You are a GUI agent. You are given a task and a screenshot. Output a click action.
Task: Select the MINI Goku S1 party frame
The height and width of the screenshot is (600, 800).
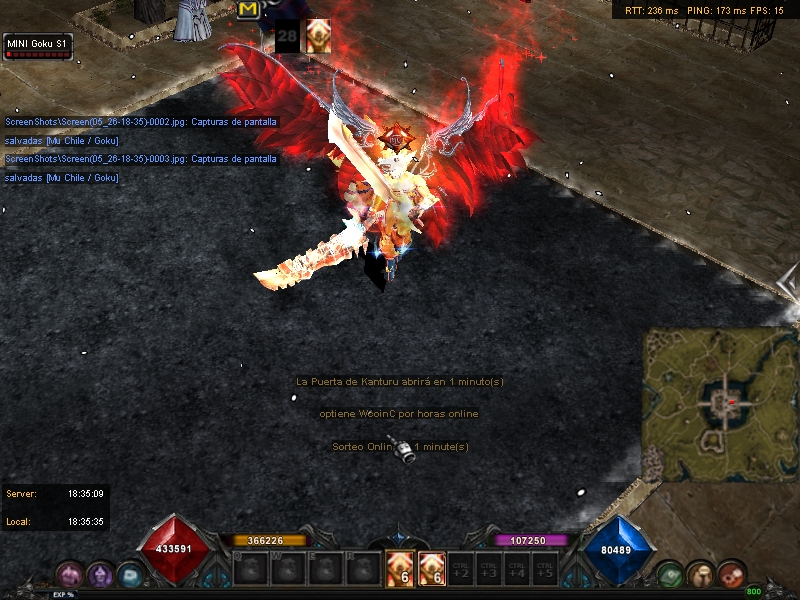click(38, 45)
